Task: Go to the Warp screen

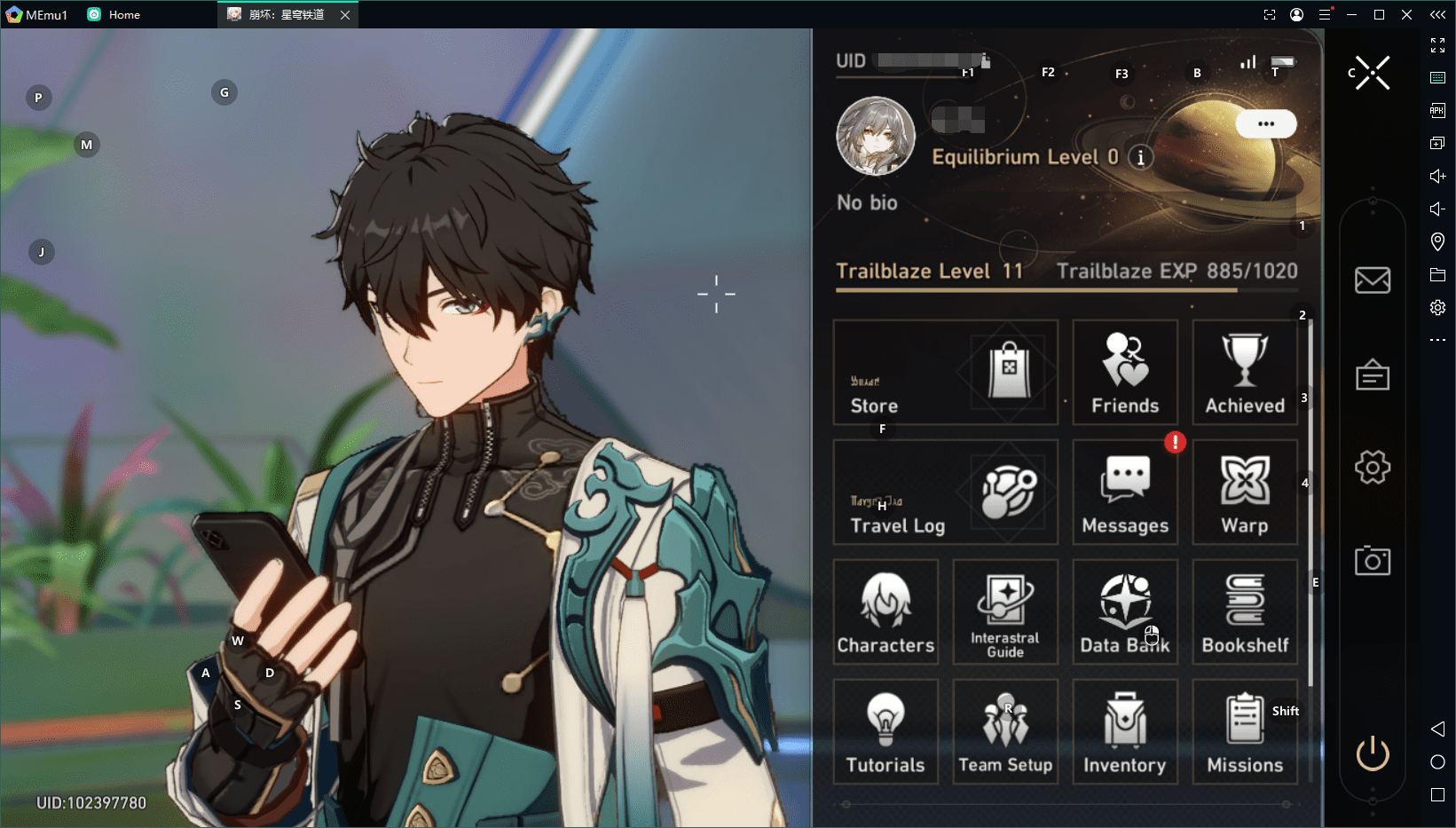Action: 1245,492
